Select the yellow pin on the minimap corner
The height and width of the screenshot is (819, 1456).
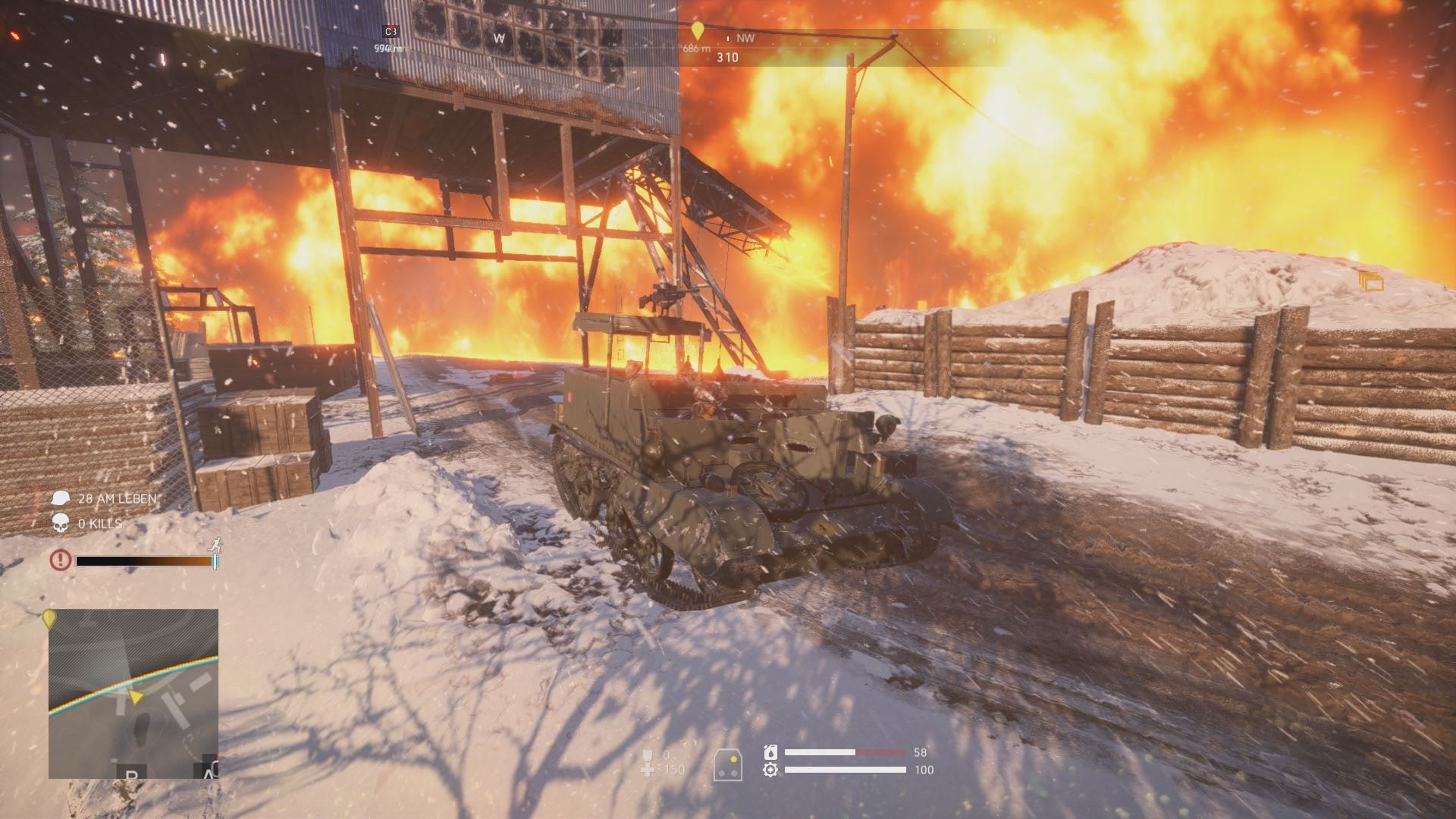pyautogui.click(x=49, y=619)
